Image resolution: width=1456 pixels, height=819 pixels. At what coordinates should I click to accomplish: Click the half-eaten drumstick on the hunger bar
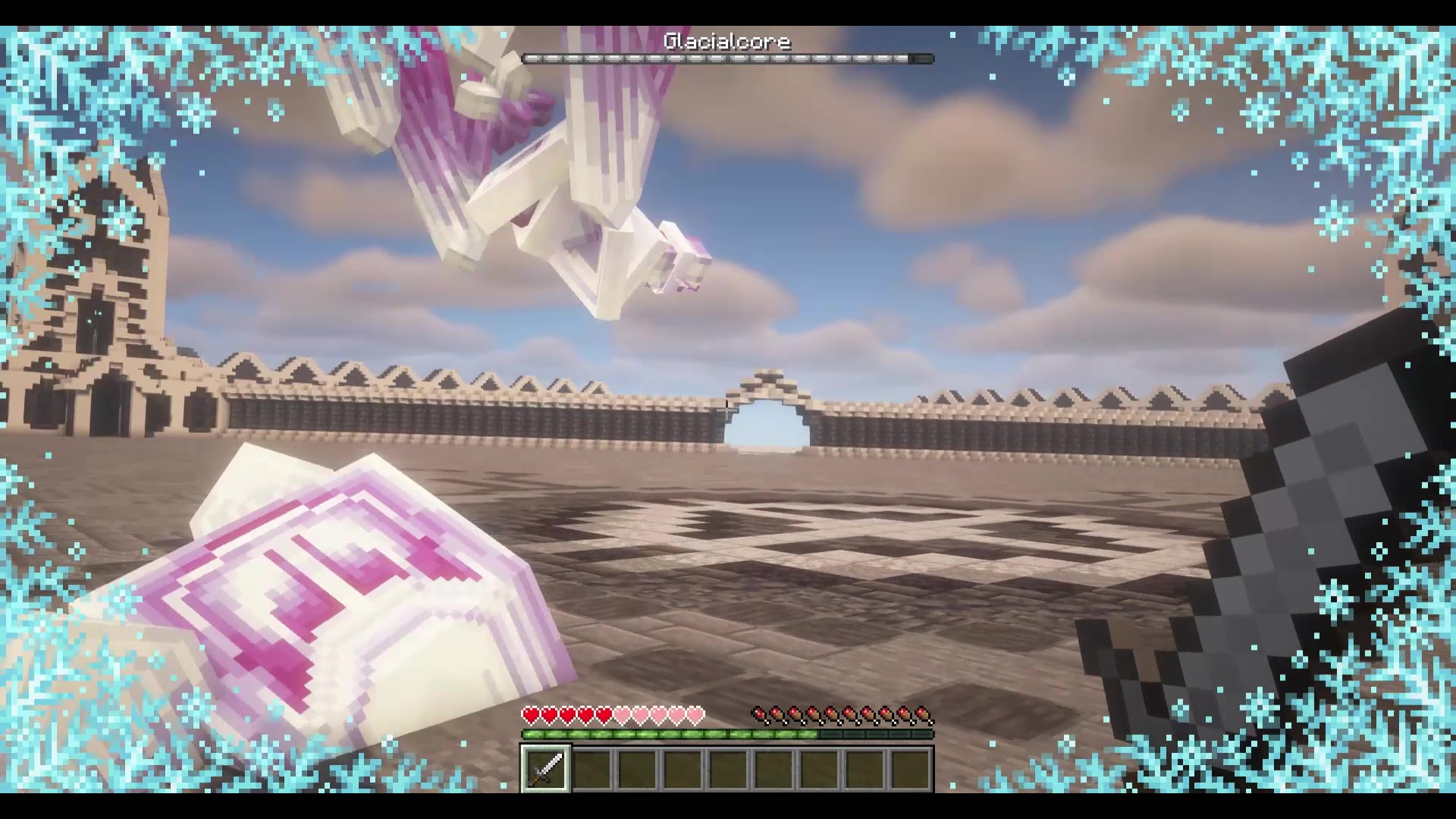click(760, 714)
